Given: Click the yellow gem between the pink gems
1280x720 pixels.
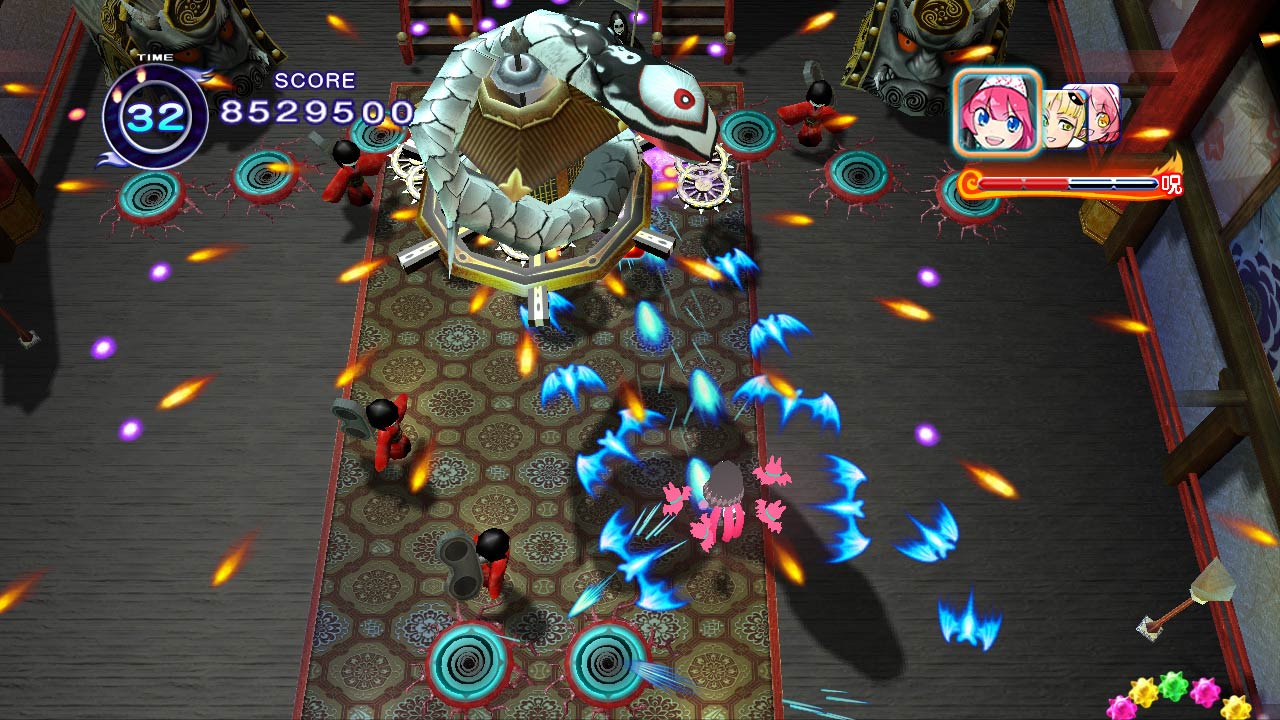Looking at the screenshot, I should point(1142,691).
